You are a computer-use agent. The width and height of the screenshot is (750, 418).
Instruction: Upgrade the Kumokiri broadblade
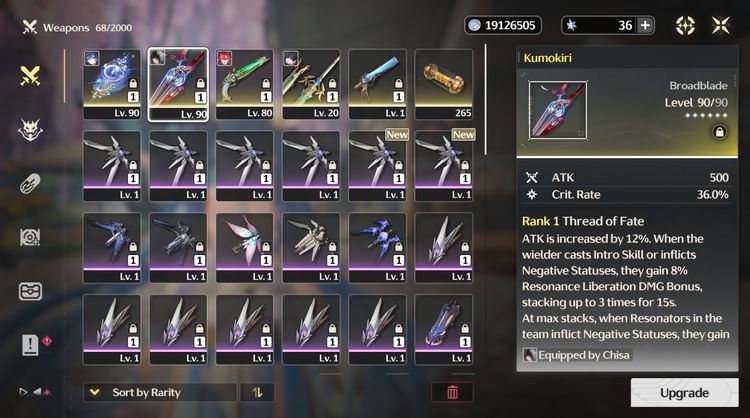[x=684, y=393]
